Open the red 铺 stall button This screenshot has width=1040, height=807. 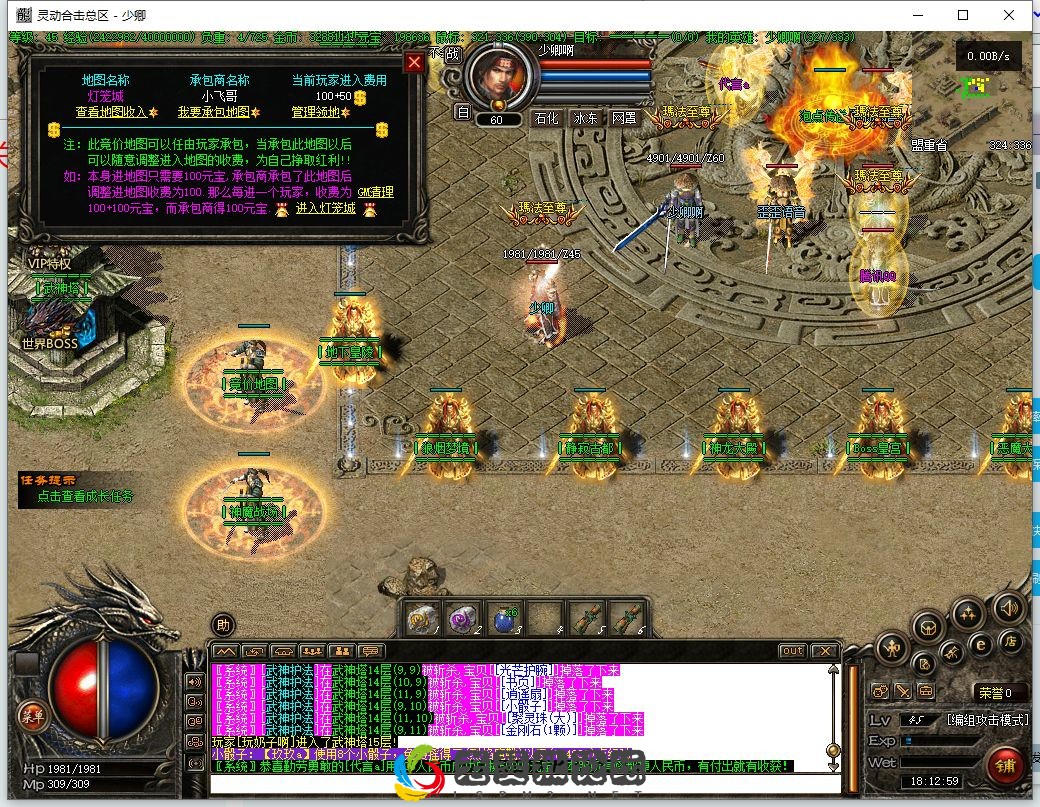click(x=1004, y=765)
